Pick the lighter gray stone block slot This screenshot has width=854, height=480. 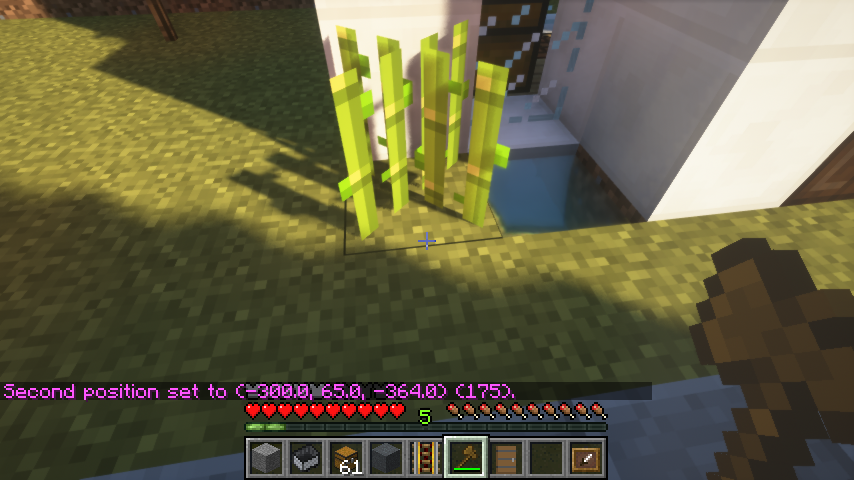(x=266, y=458)
